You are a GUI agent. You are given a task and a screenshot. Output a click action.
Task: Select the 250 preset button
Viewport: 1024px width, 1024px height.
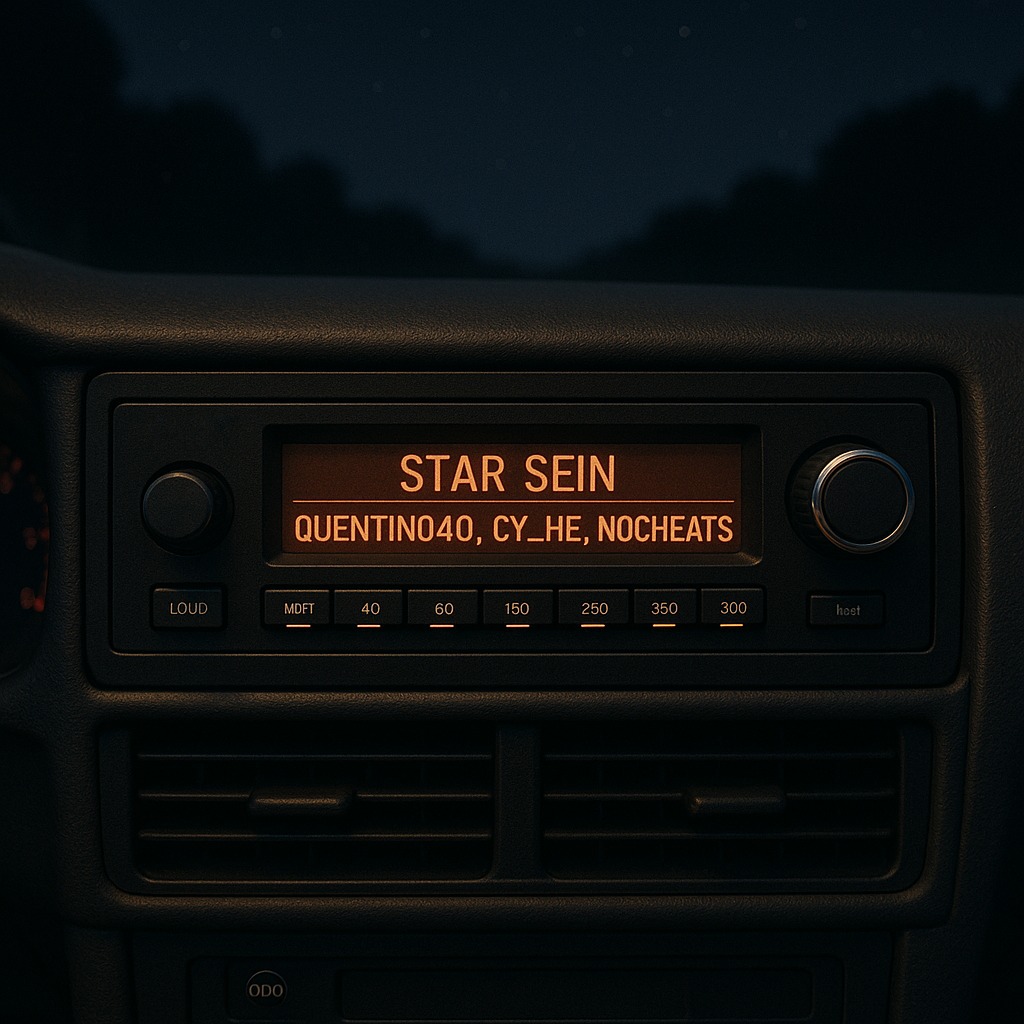593,608
